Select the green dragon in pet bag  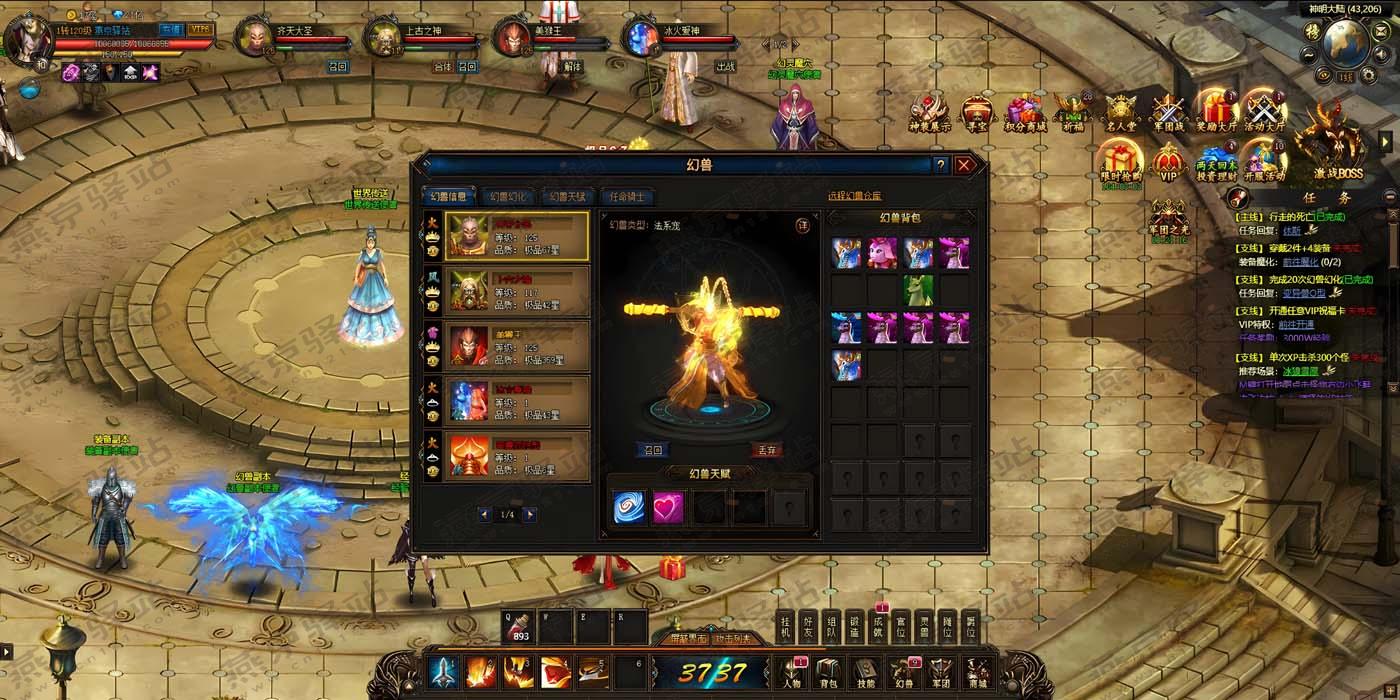[918, 290]
